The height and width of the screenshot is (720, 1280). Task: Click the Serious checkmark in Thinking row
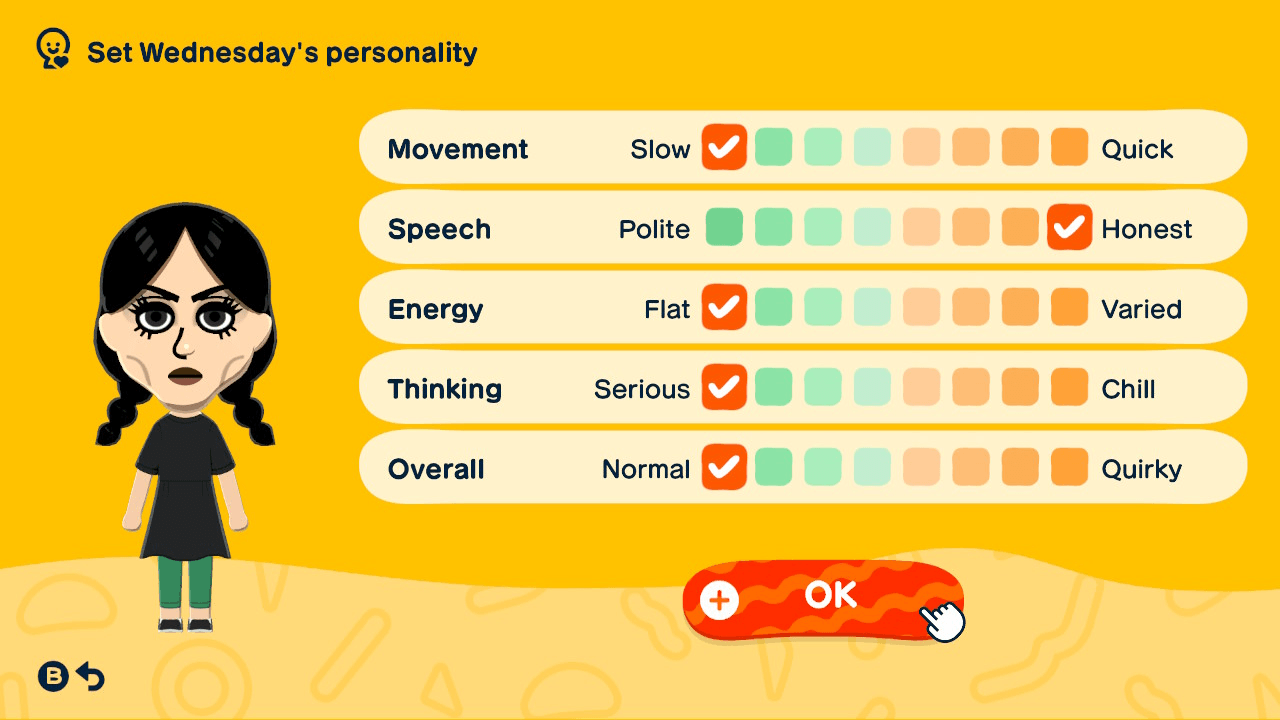723,388
